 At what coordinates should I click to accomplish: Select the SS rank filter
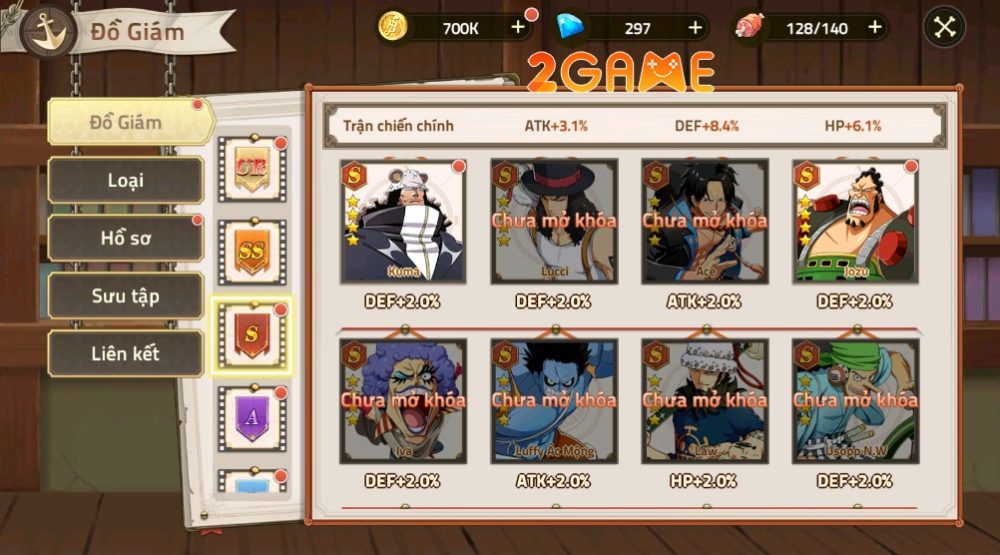pos(251,250)
